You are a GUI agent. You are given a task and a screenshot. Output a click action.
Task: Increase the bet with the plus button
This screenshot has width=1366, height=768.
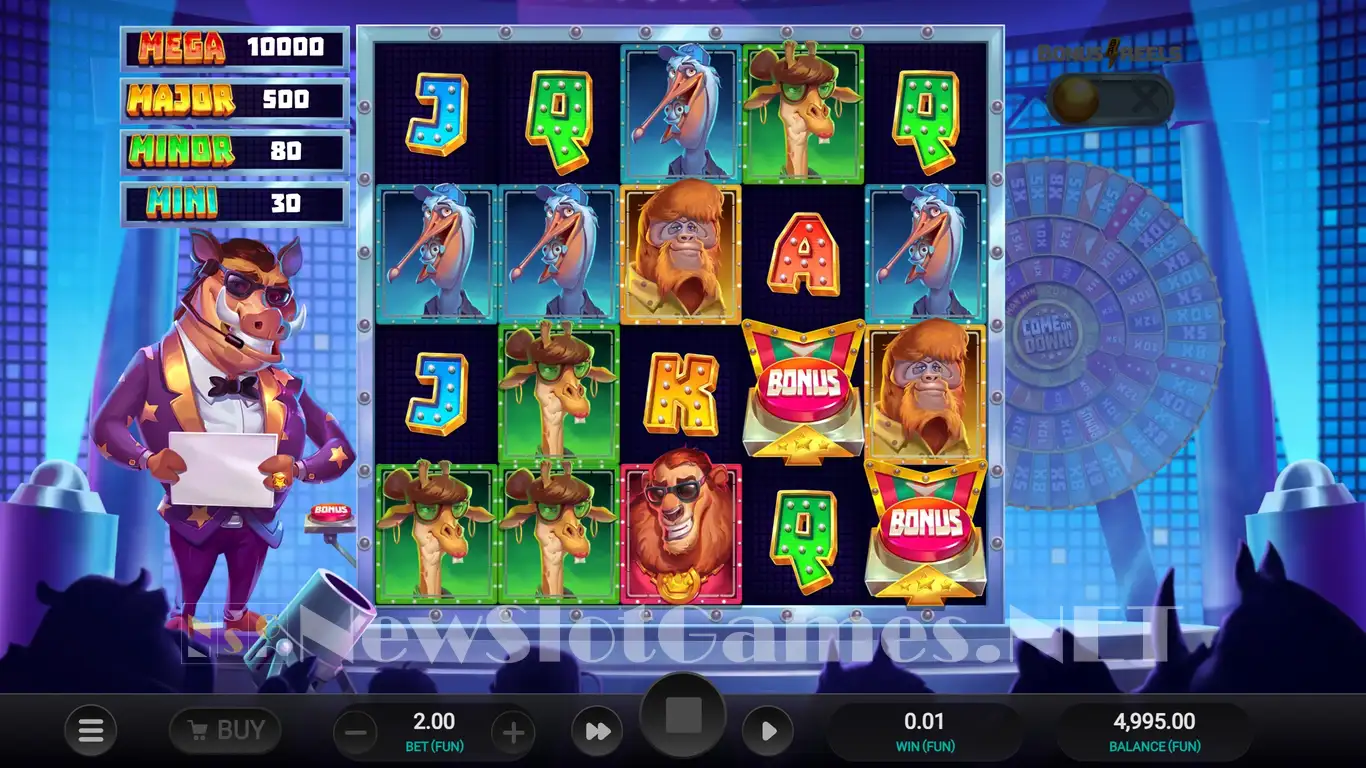[513, 733]
